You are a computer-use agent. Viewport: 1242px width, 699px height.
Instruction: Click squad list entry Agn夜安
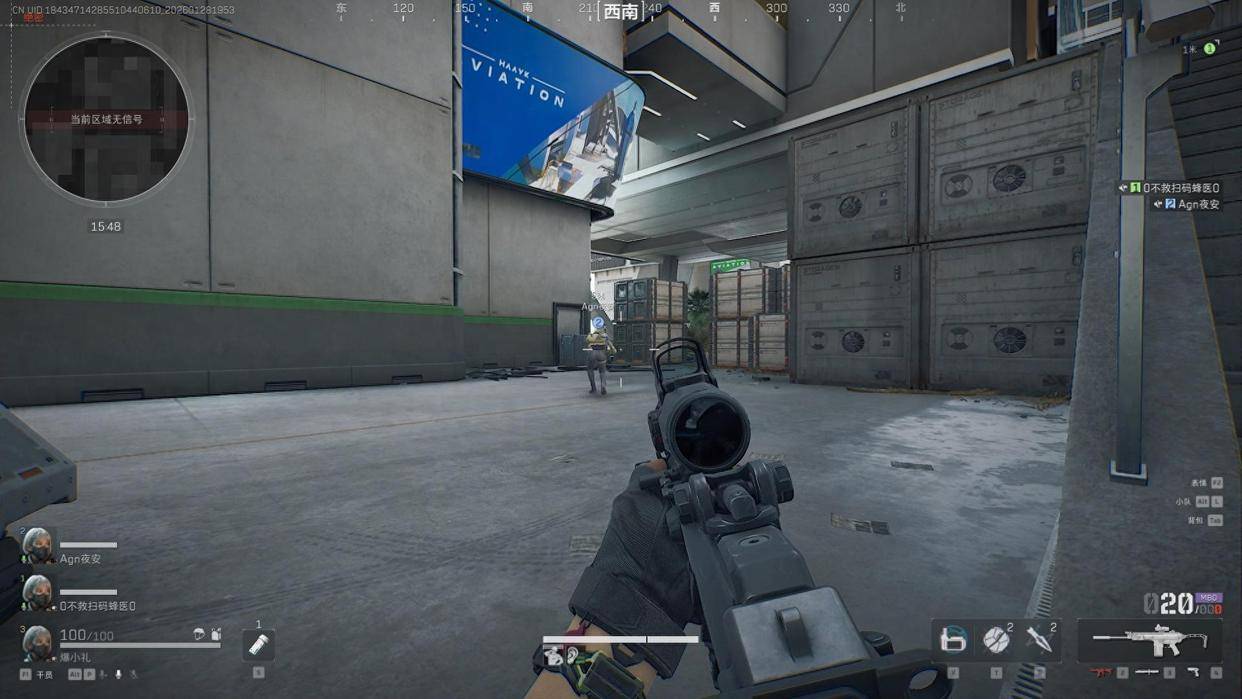(x=1191, y=204)
